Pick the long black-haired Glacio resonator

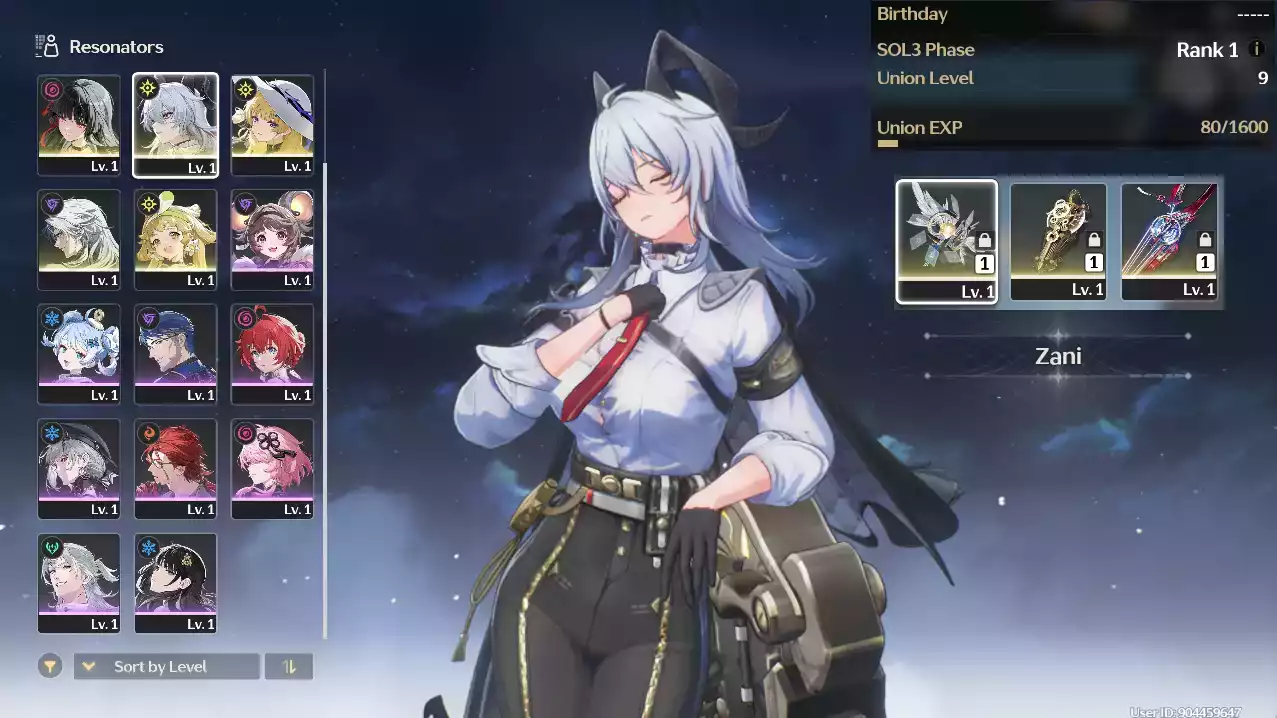[175, 582]
